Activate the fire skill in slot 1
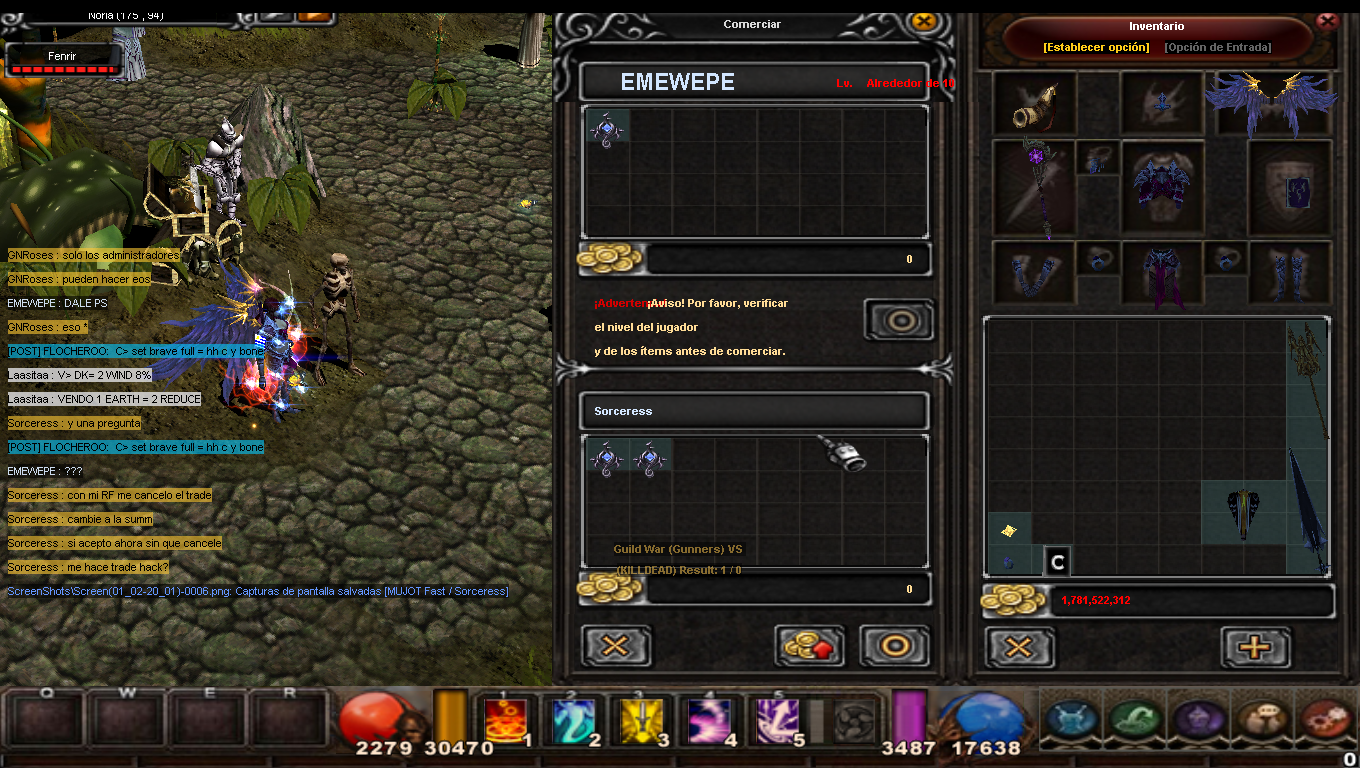The width and height of the screenshot is (1360, 768). [505, 721]
